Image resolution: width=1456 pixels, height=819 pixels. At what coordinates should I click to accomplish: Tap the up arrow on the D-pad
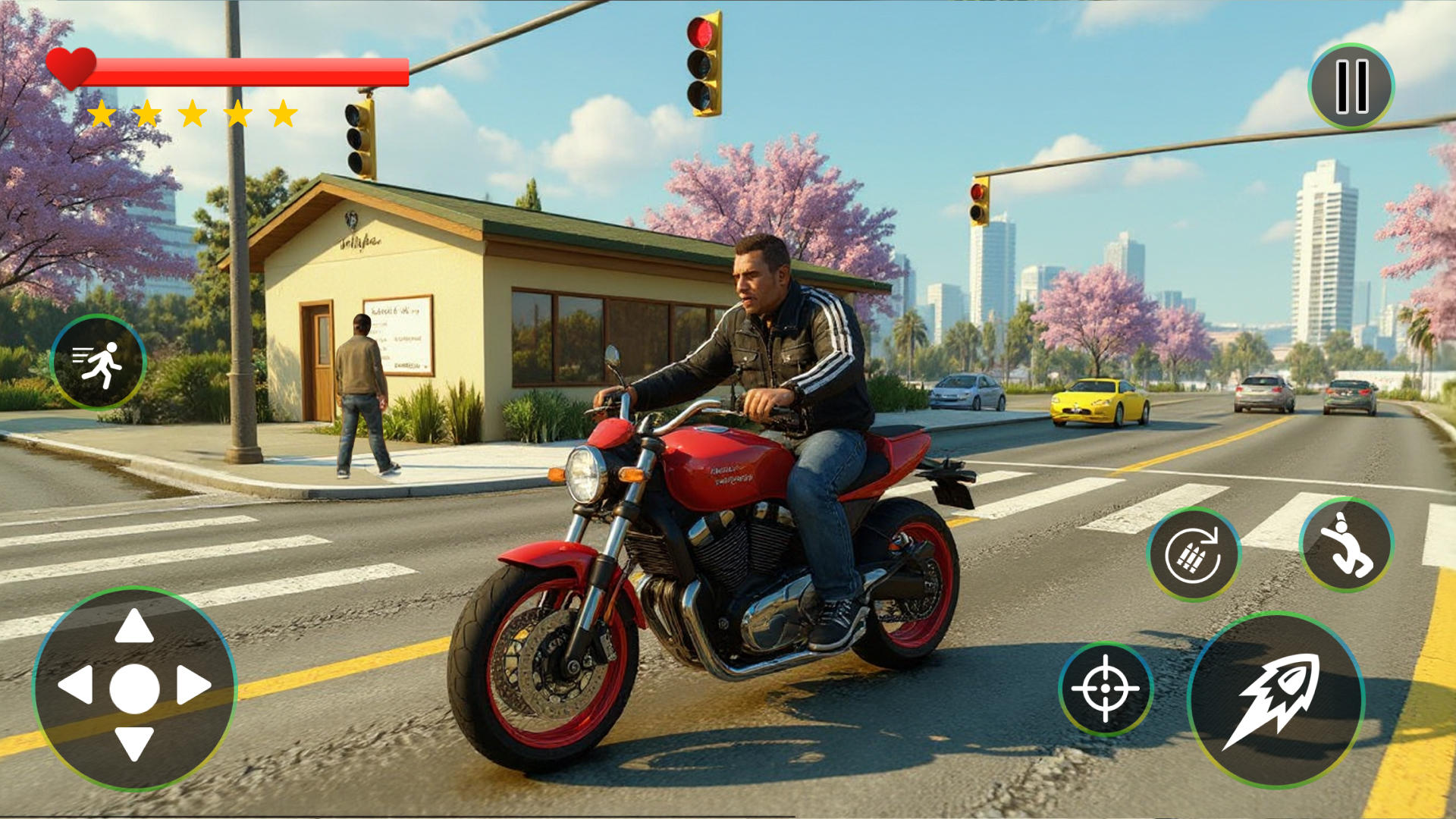[x=134, y=626]
